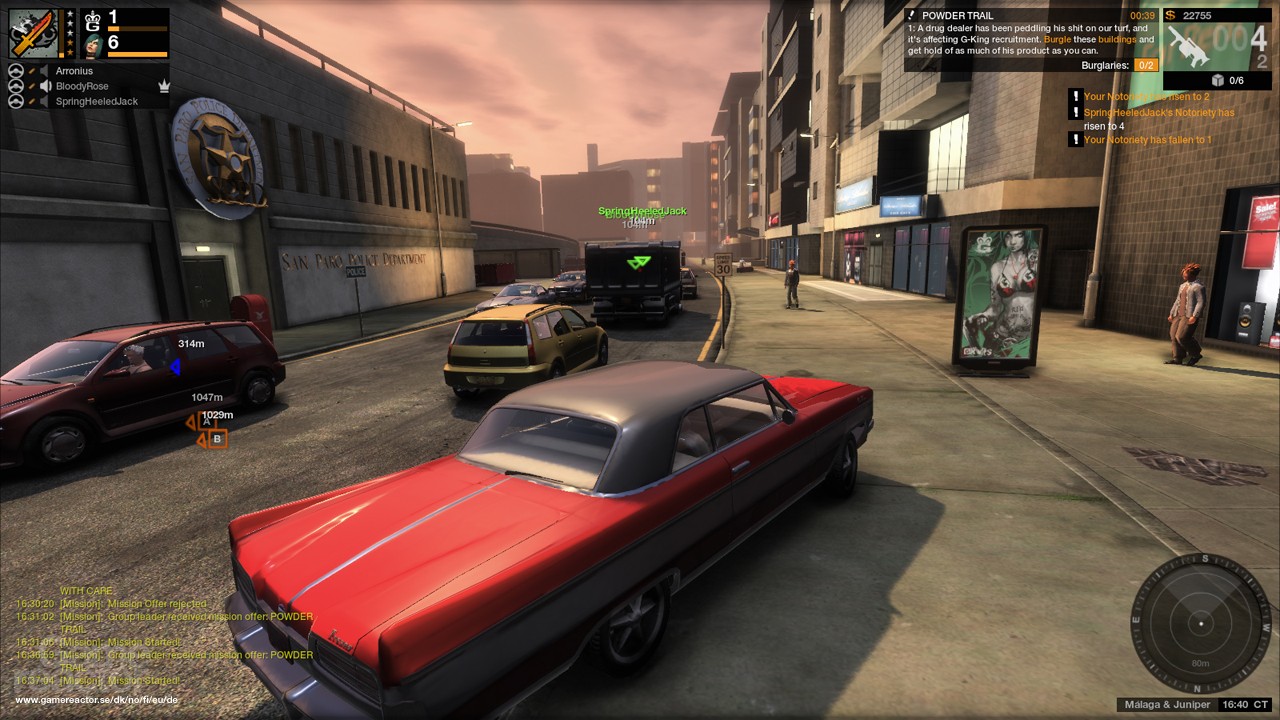1280x720 pixels.
Task: Expand the waypoint marker labeled A
Action: coord(205,421)
